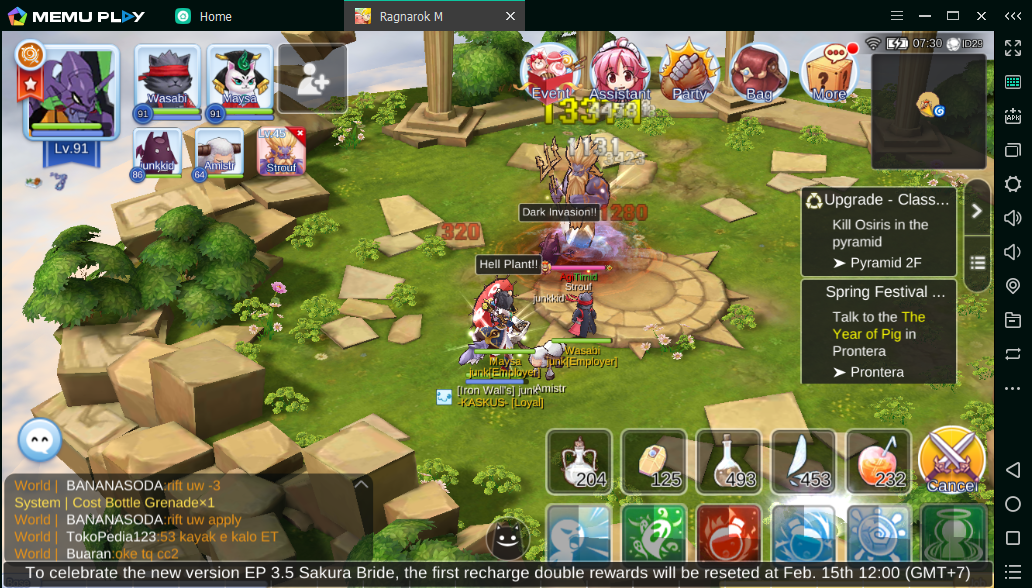Open the Party menu

pyautogui.click(x=689, y=71)
